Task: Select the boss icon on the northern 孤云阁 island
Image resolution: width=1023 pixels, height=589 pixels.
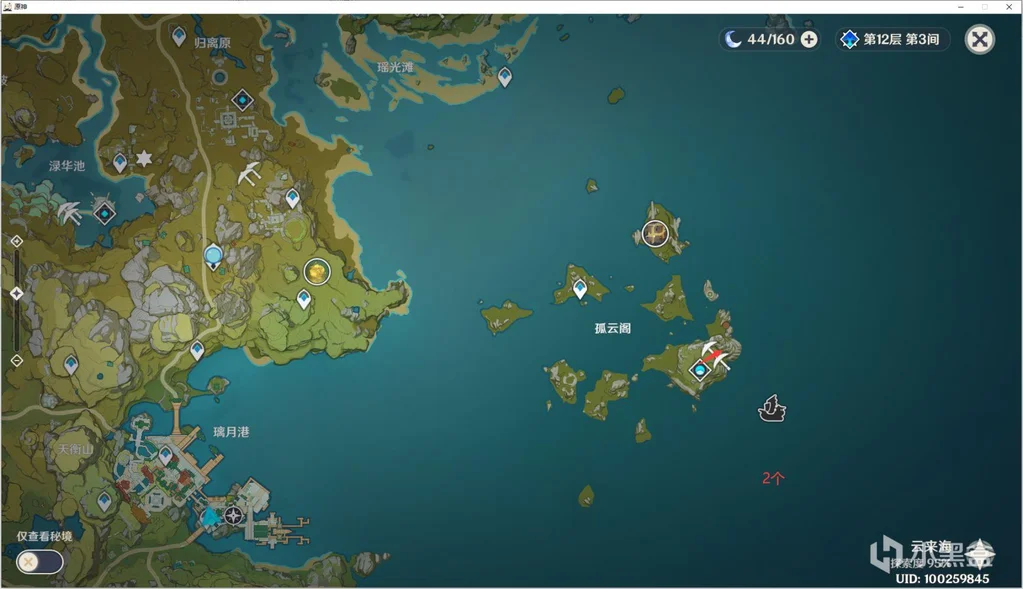Action: click(656, 234)
